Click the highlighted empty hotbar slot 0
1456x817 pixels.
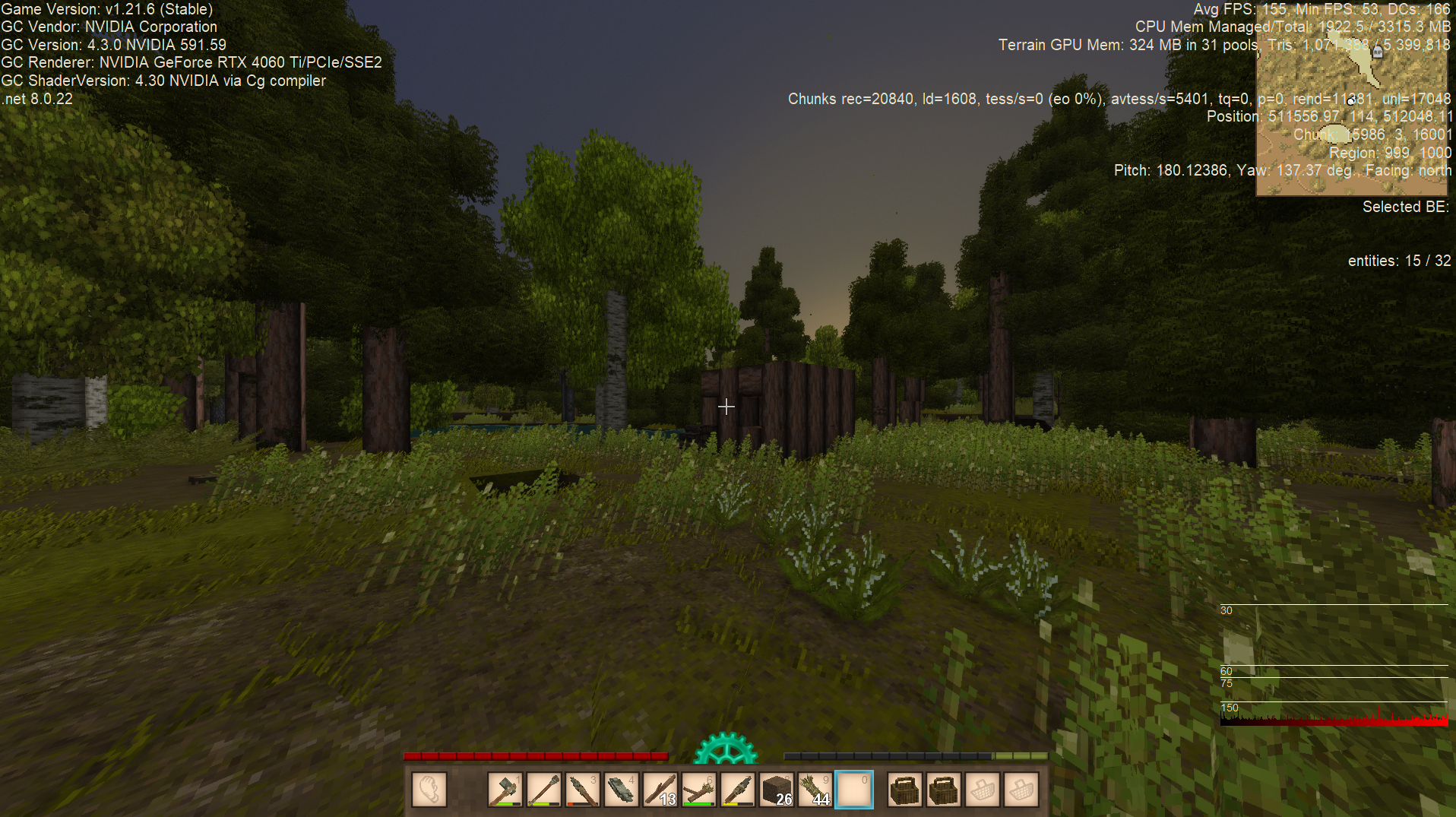tap(854, 790)
